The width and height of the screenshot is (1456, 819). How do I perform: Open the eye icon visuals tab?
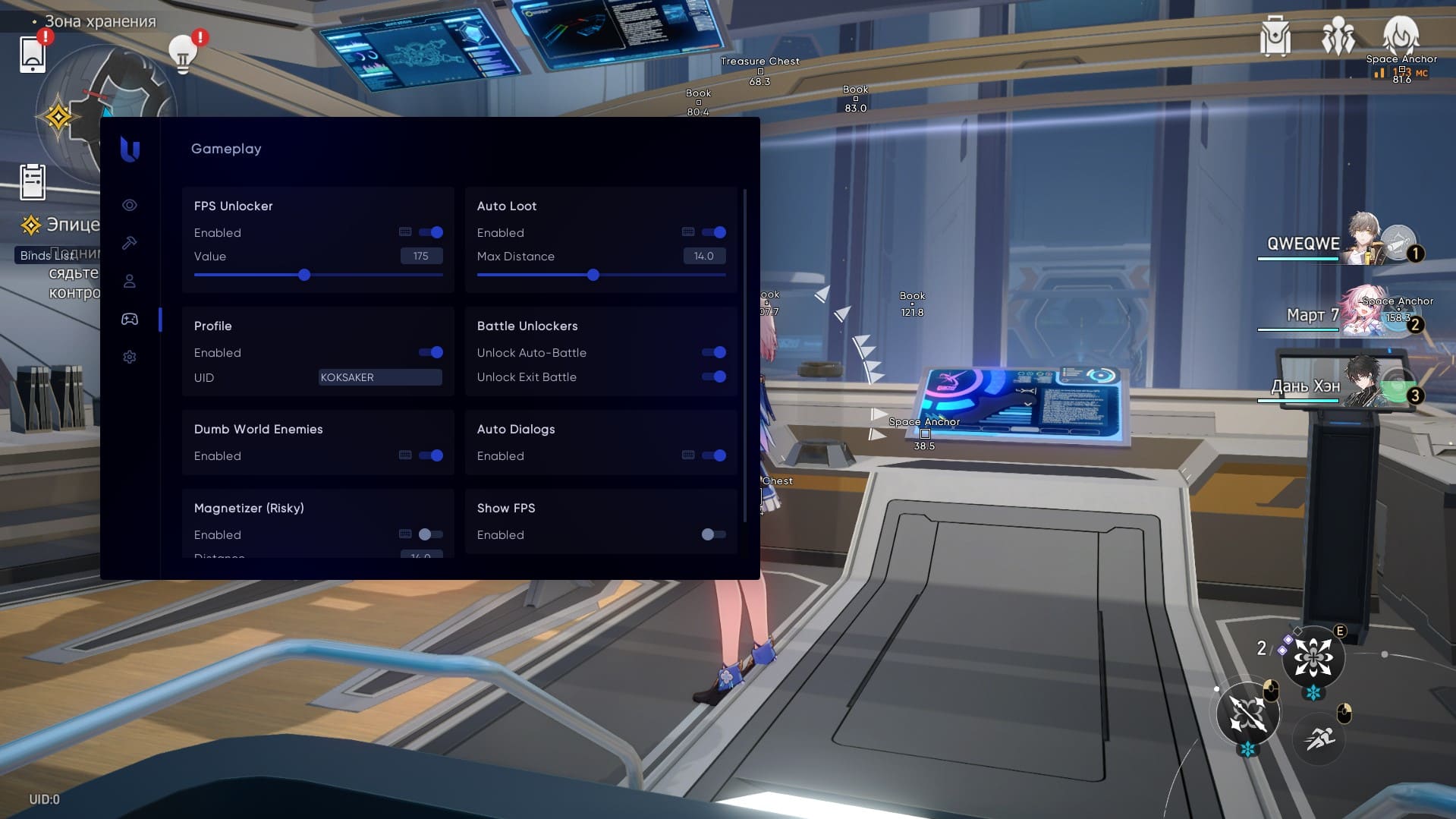[x=130, y=205]
